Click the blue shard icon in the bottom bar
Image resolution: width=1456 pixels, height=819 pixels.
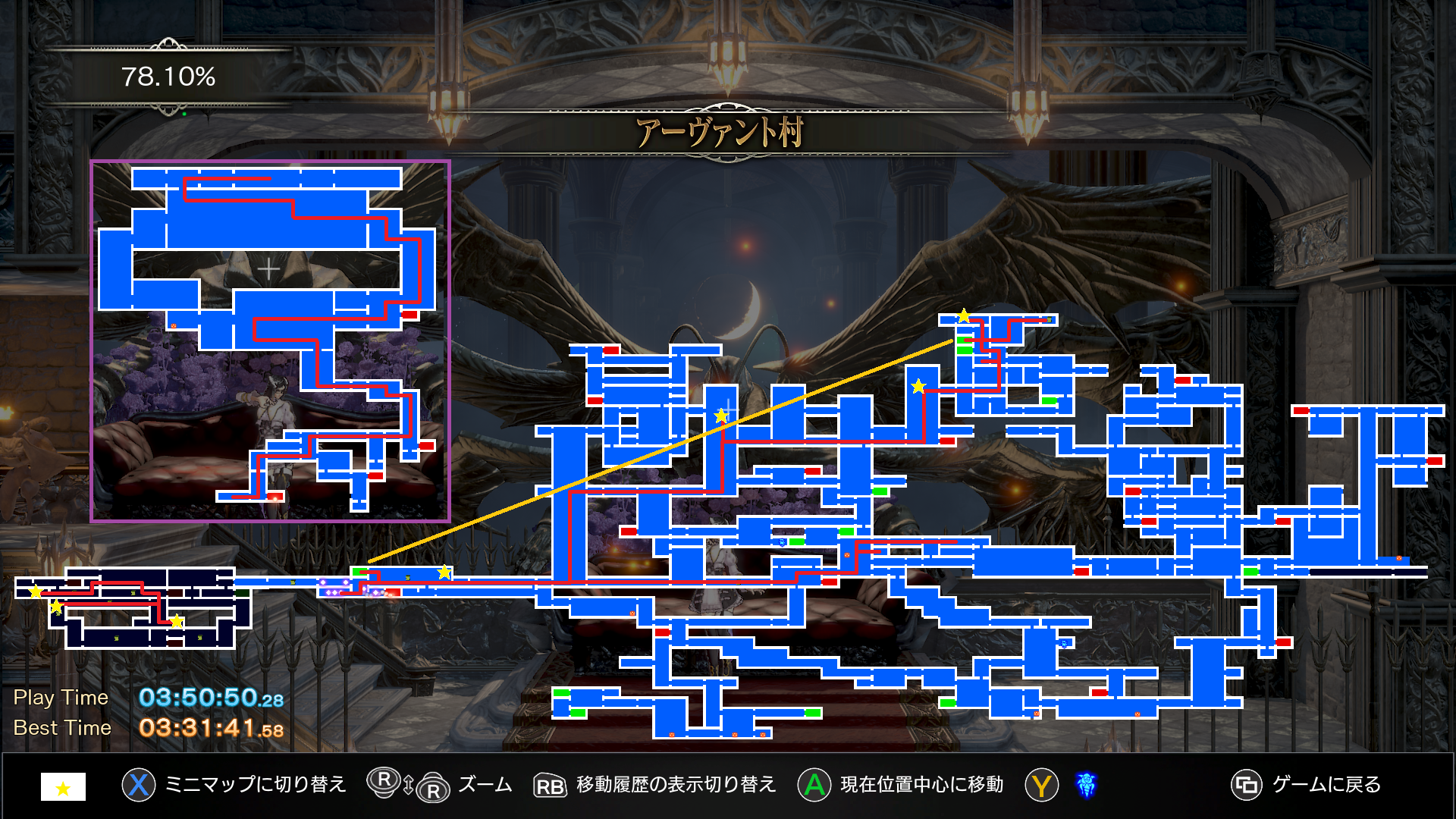tap(1086, 785)
